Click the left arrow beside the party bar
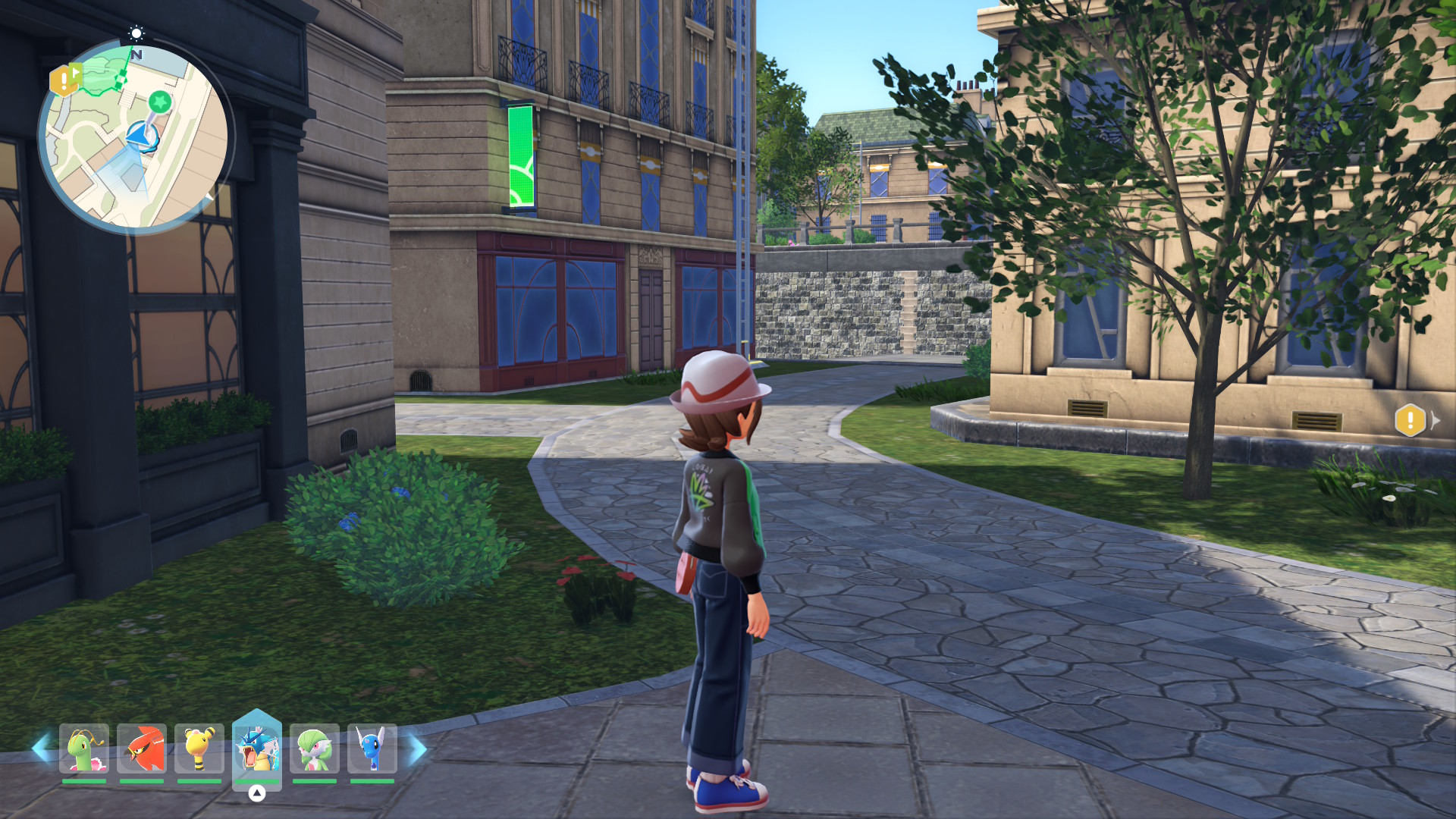The height and width of the screenshot is (819, 1456). point(41,749)
